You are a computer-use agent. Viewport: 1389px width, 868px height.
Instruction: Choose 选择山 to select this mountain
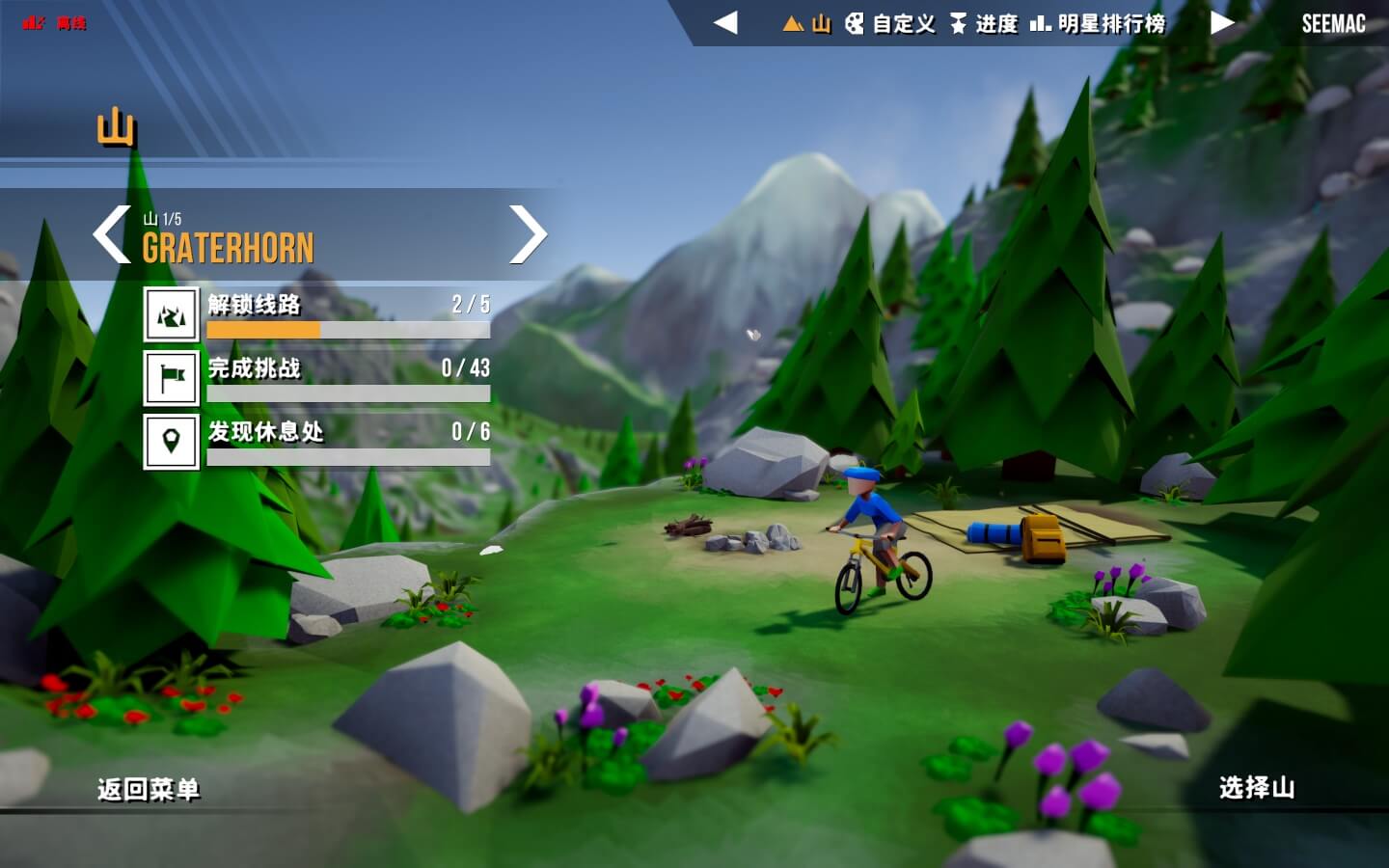(1256, 788)
